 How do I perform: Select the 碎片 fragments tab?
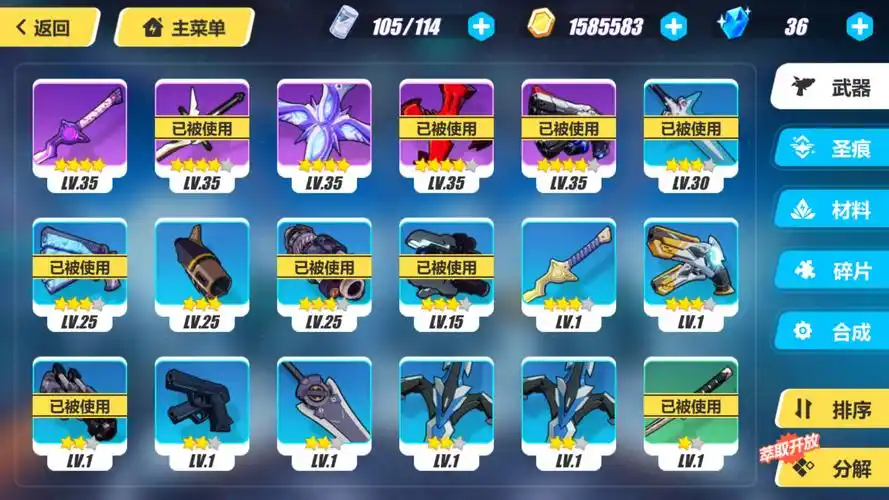pos(832,270)
